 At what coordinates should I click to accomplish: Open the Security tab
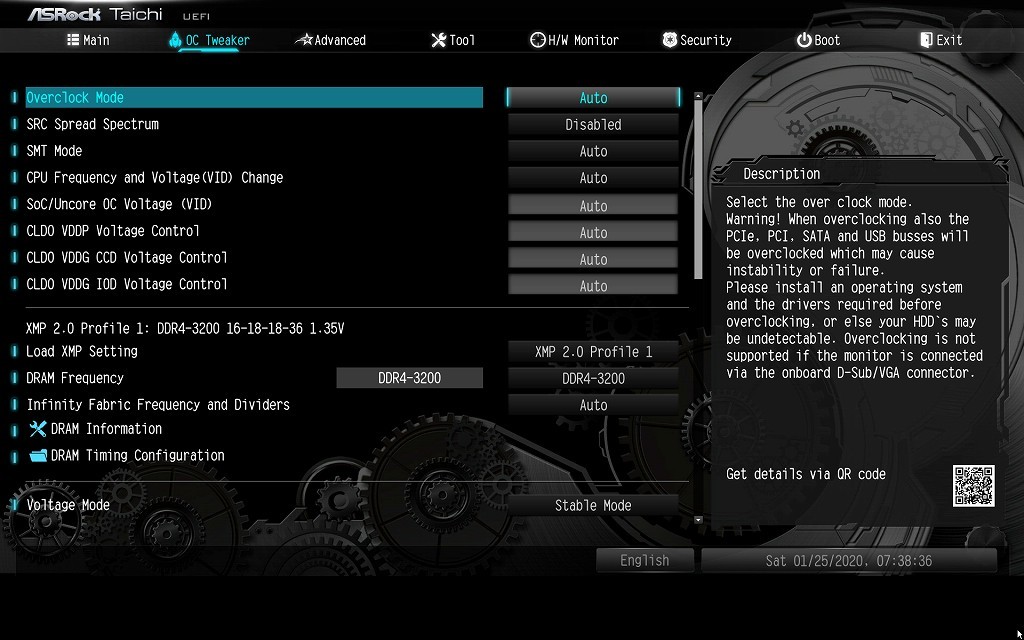(697, 40)
